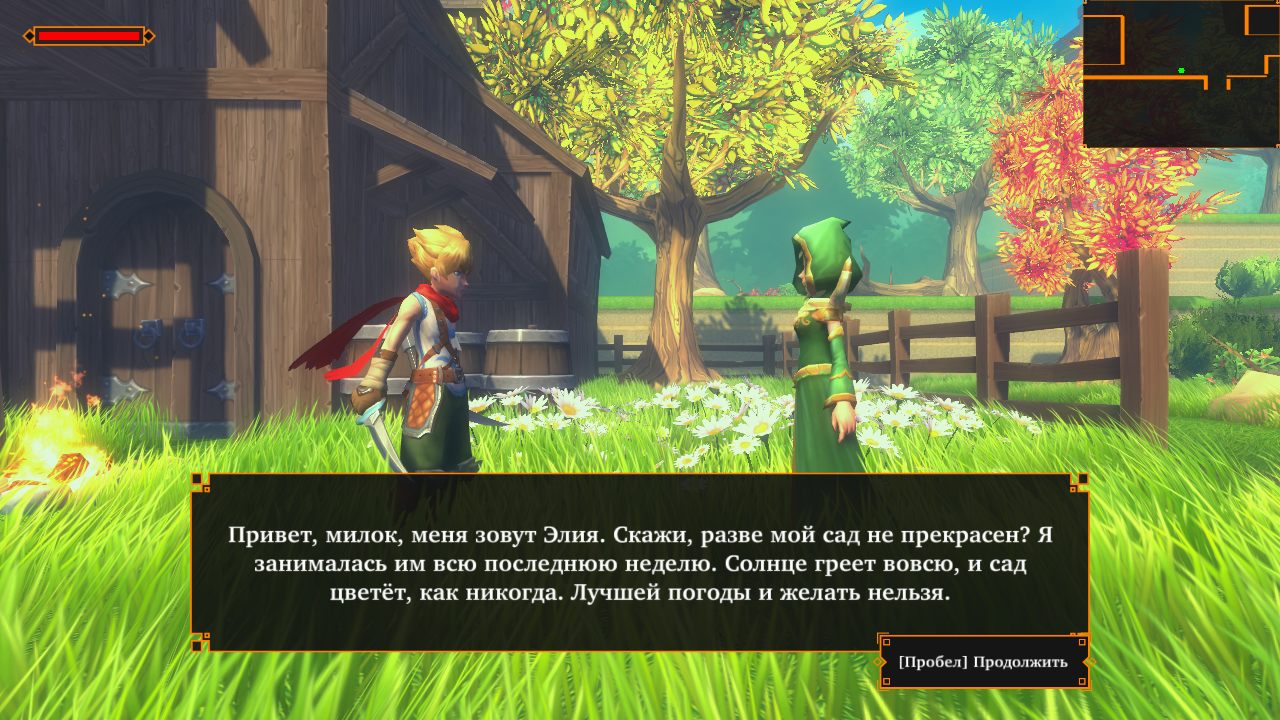Click Элия's dialogue text box
Viewport: 1280px width, 720px height.
click(x=639, y=562)
